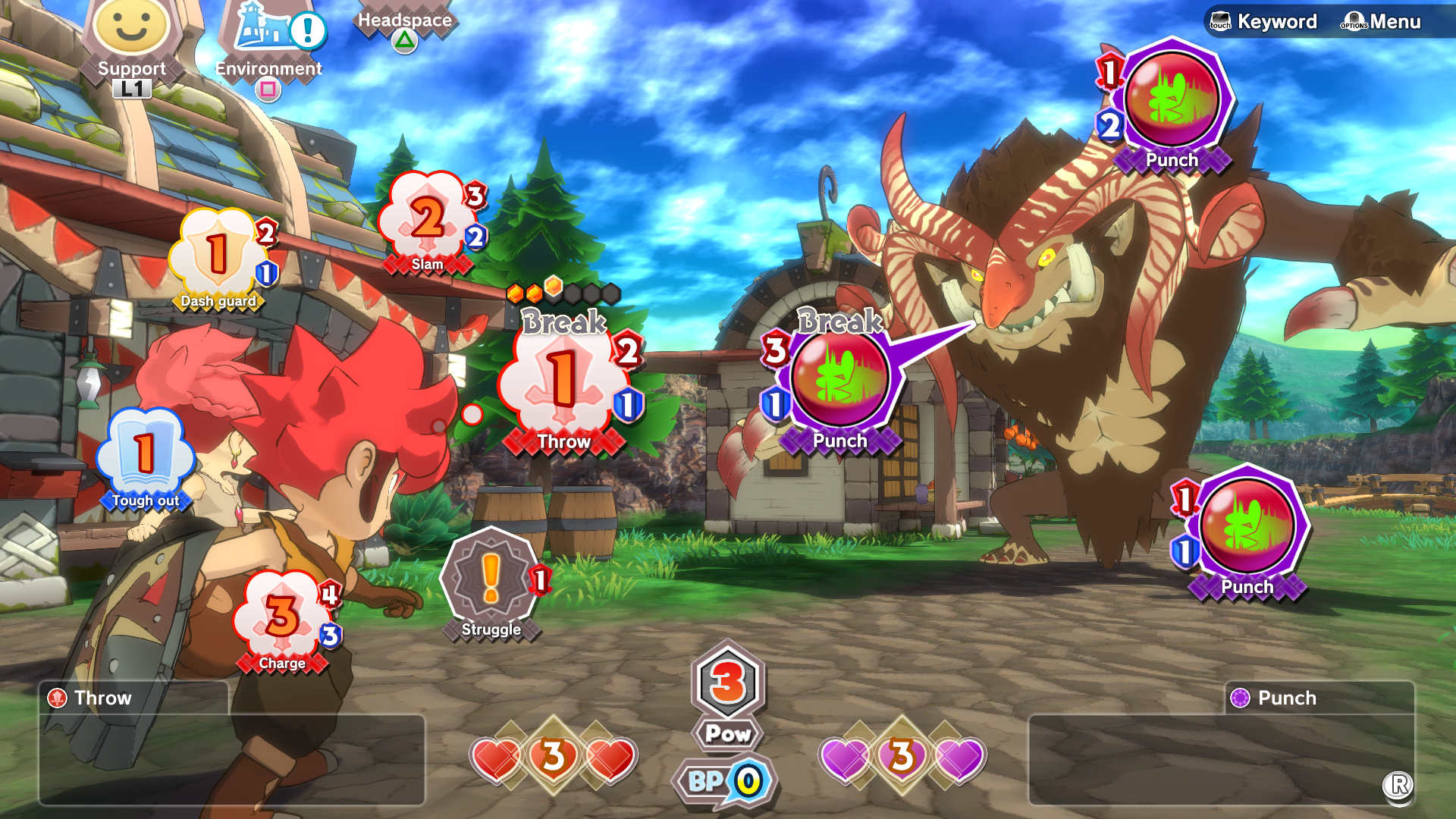The image size is (1456, 819).
Task: Open the Environment info panel
Action: tap(269, 38)
